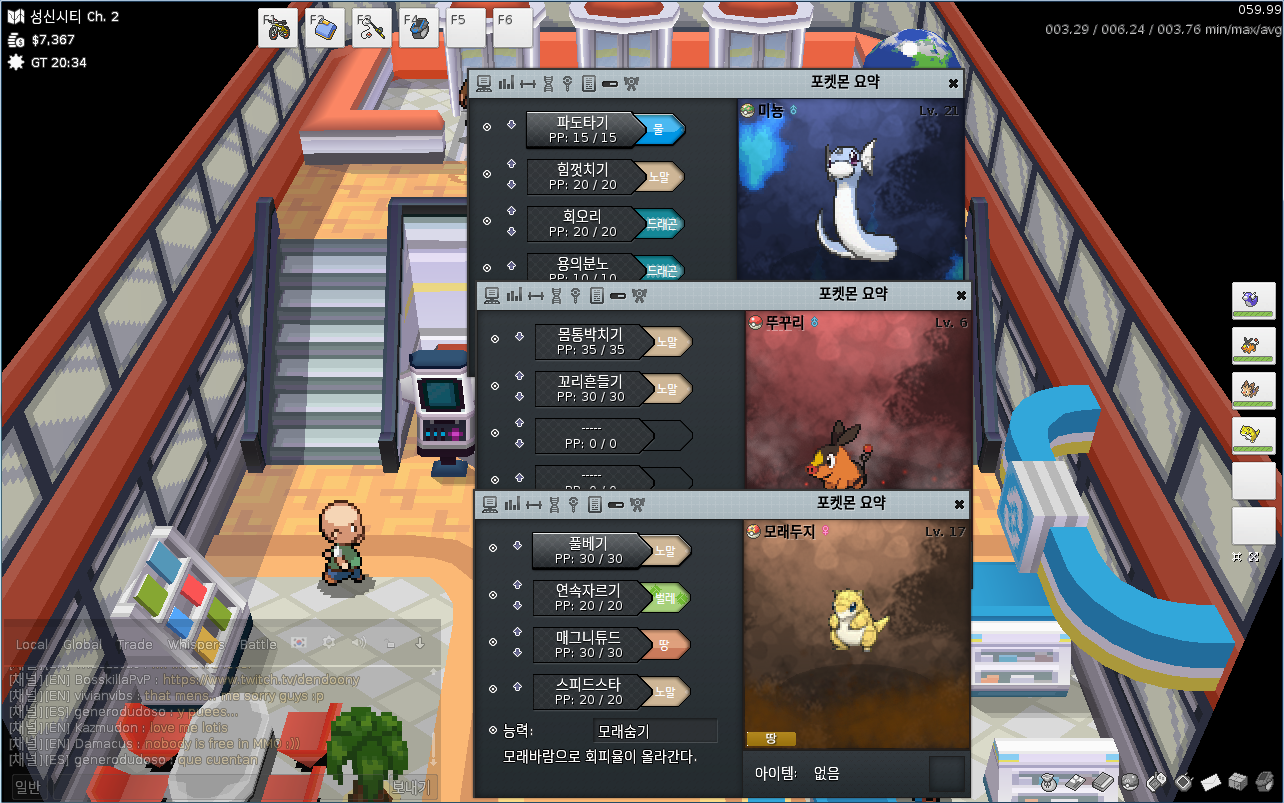This screenshot has width=1284, height=803.
Task: Close the 모래두지 summary window
Action: 959,504
